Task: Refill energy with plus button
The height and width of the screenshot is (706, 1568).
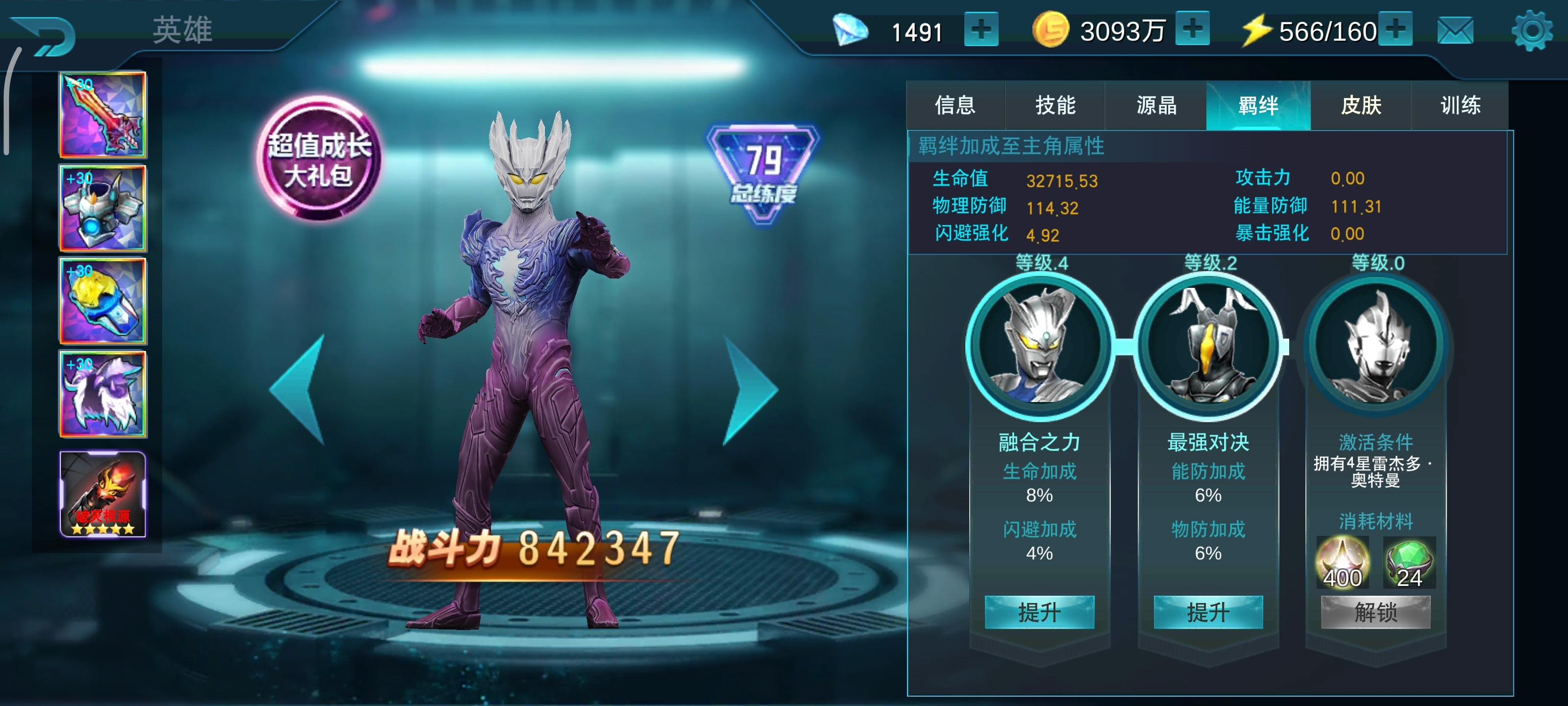Action: pos(1395,29)
